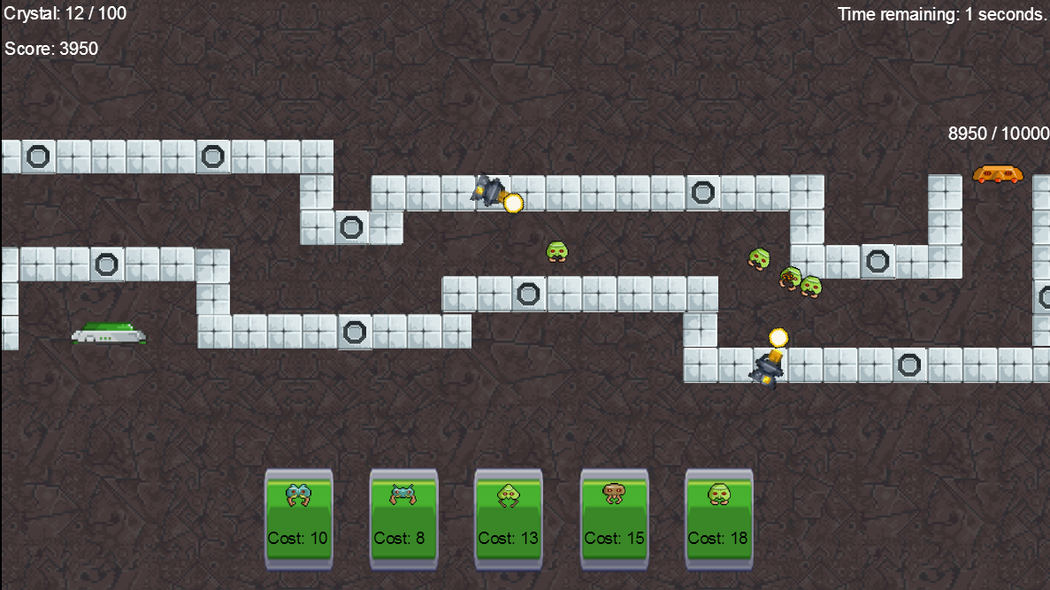
Task: Deploy the unit costing 18 crystals
Action: click(x=718, y=518)
